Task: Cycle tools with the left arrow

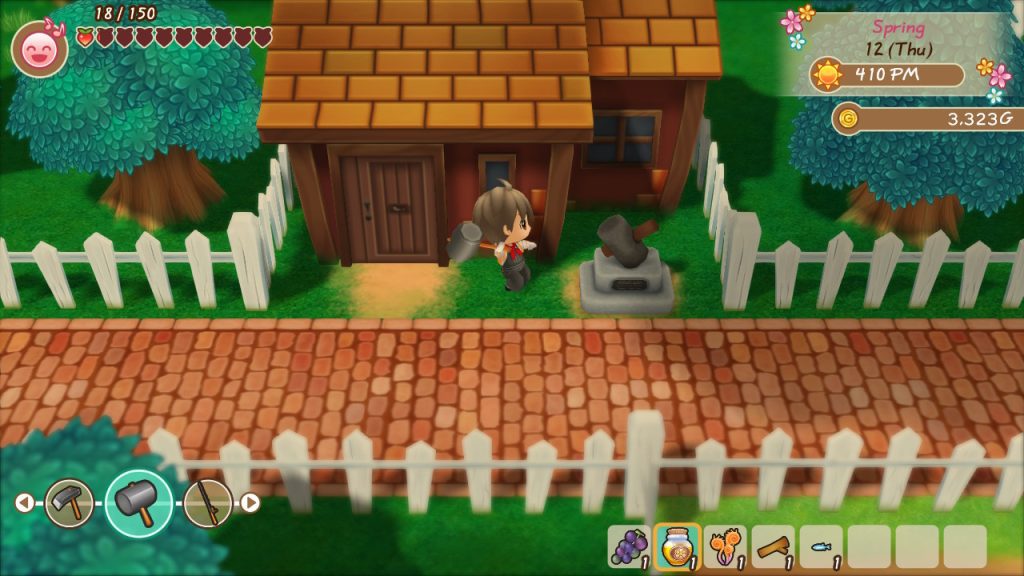Action: point(24,502)
